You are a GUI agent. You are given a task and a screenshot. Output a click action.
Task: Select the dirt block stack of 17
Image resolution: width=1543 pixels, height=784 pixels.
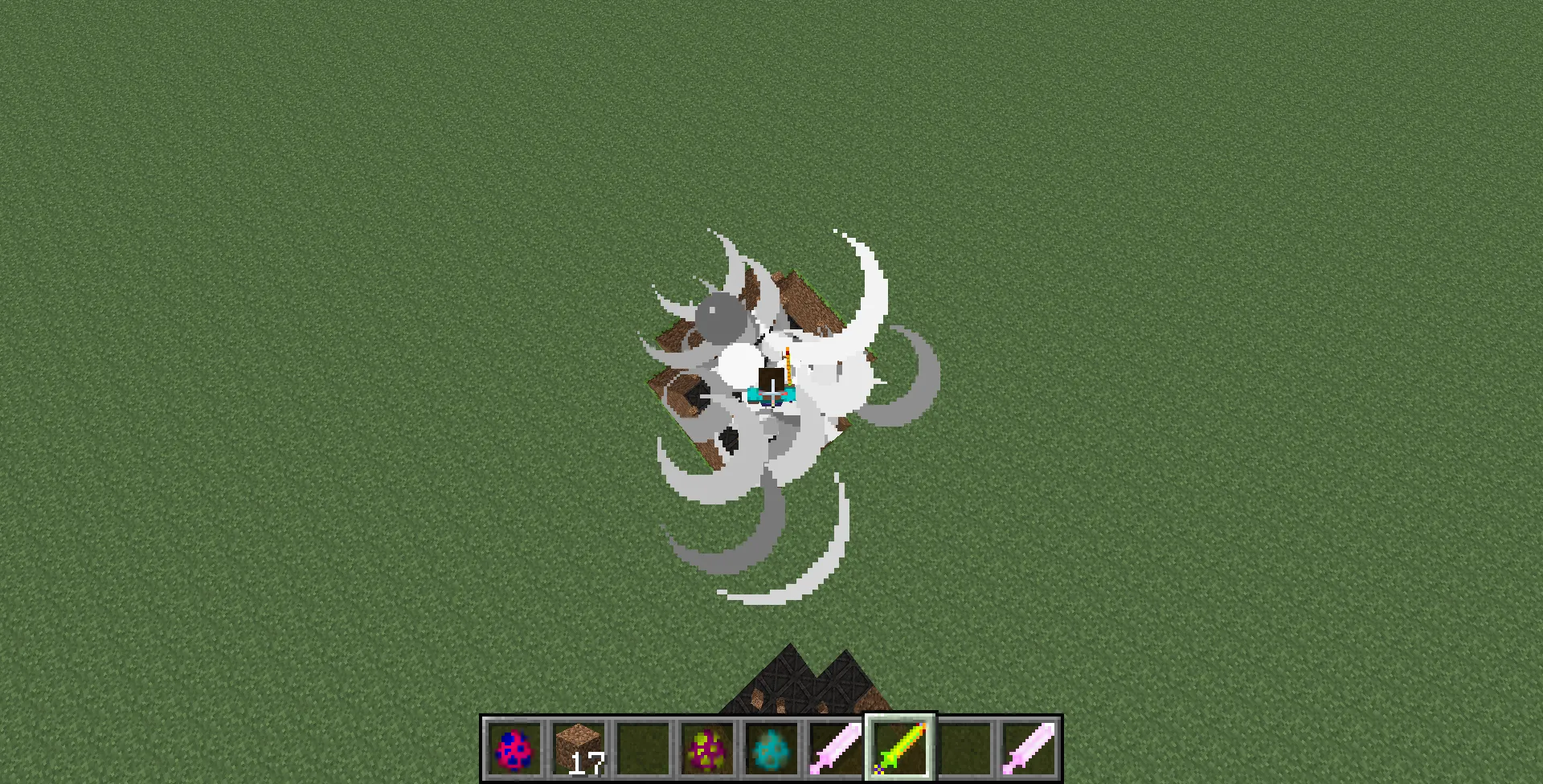click(578, 749)
